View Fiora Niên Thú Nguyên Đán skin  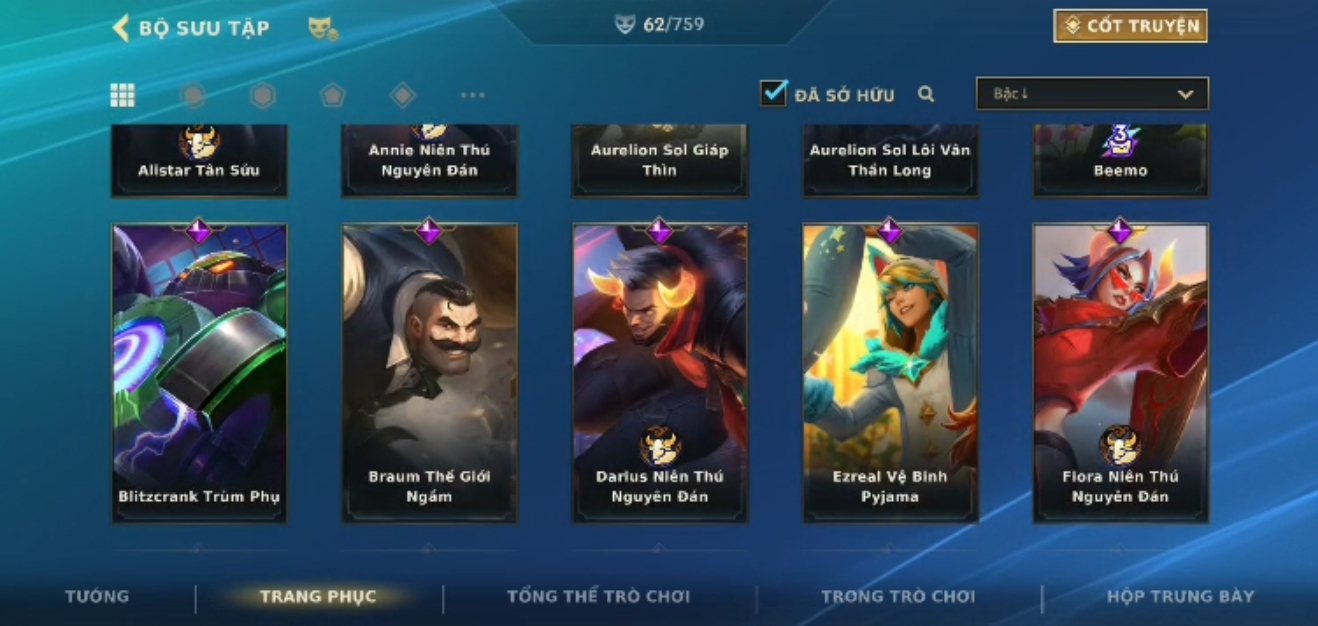[x=1120, y=372]
